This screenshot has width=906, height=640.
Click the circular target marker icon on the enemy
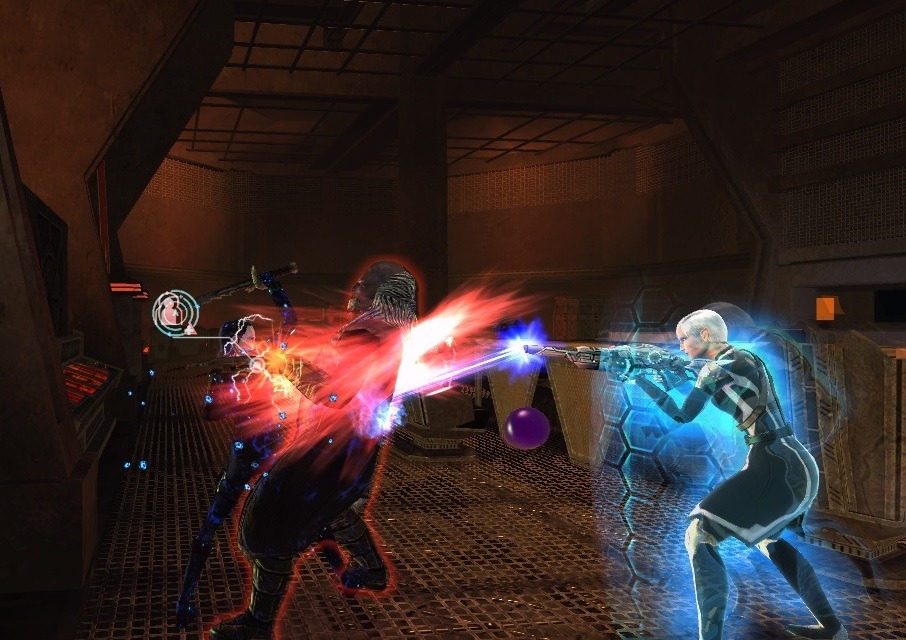(175, 313)
